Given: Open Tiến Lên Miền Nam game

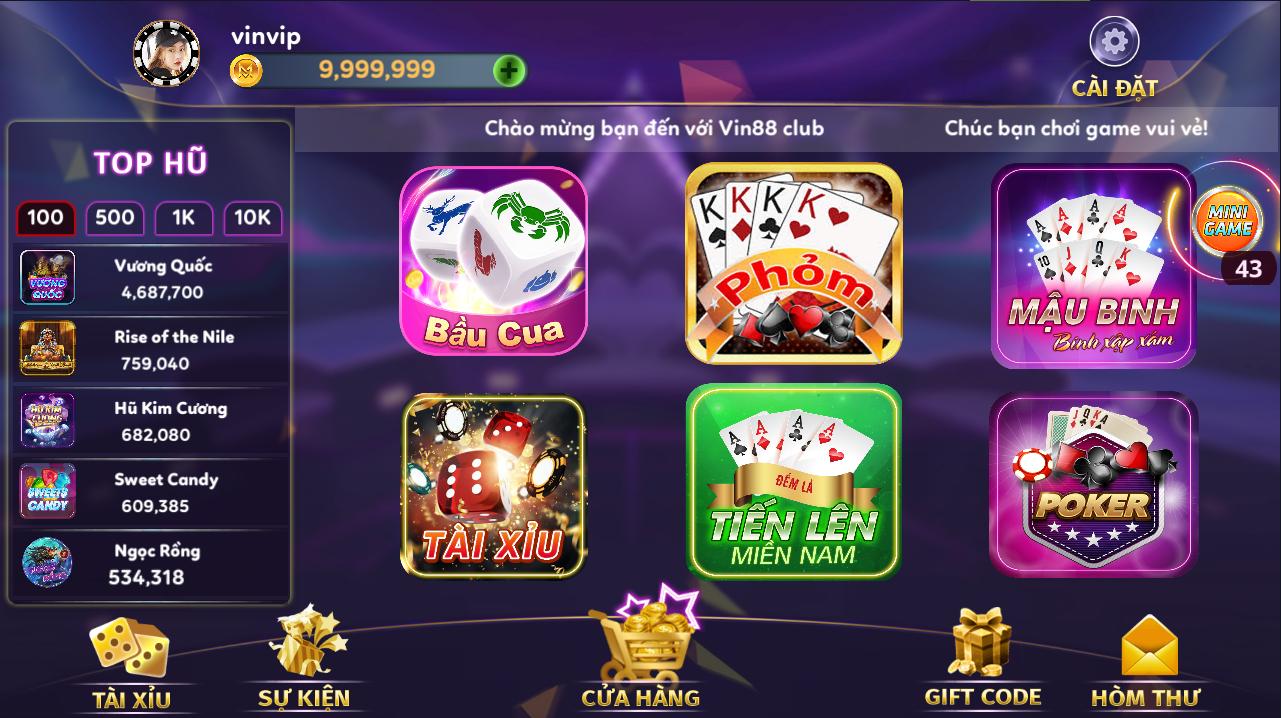Looking at the screenshot, I should [x=794, y=482].
